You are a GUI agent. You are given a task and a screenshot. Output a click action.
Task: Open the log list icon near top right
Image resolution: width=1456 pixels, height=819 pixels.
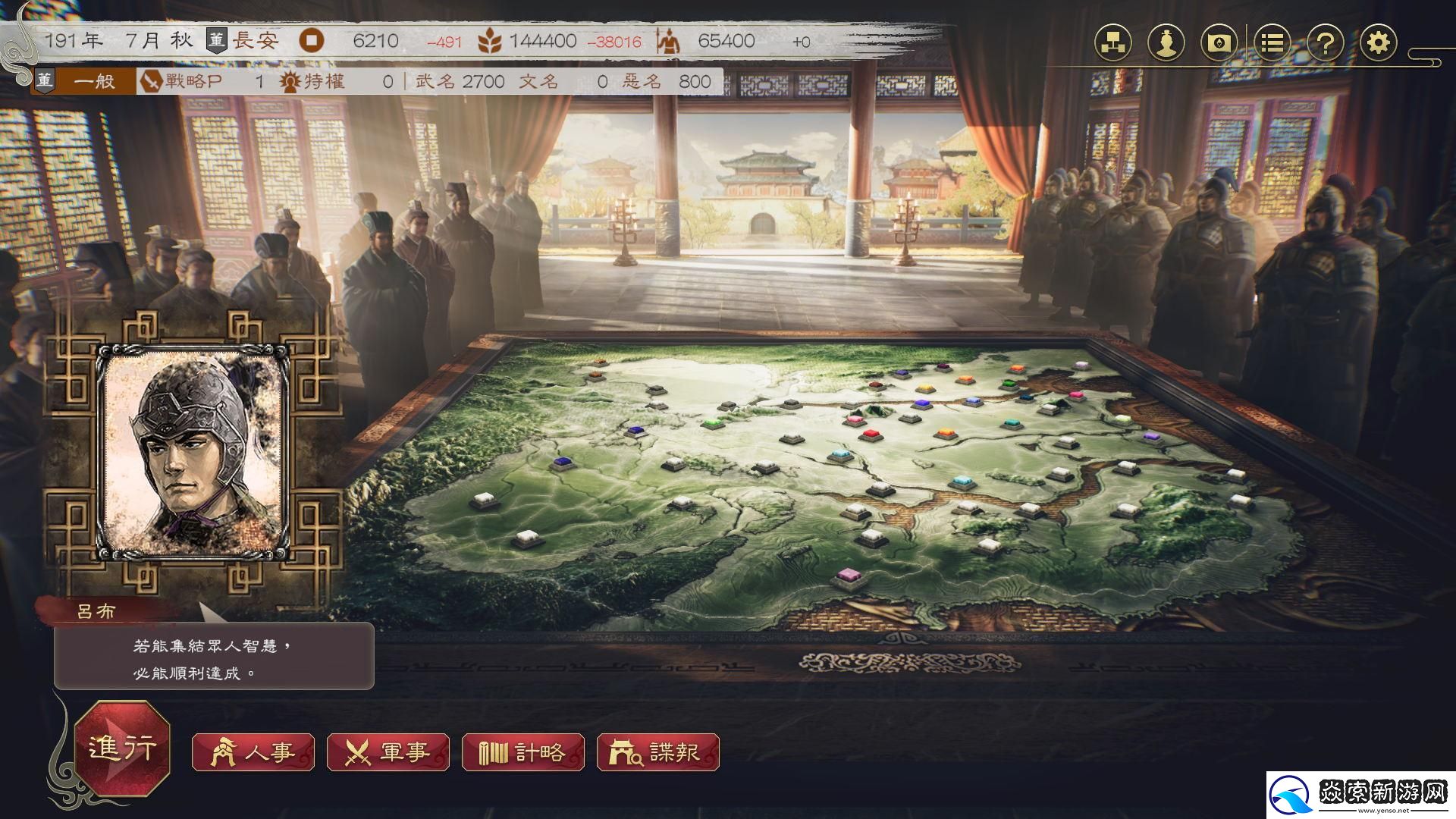[1272, 43]
